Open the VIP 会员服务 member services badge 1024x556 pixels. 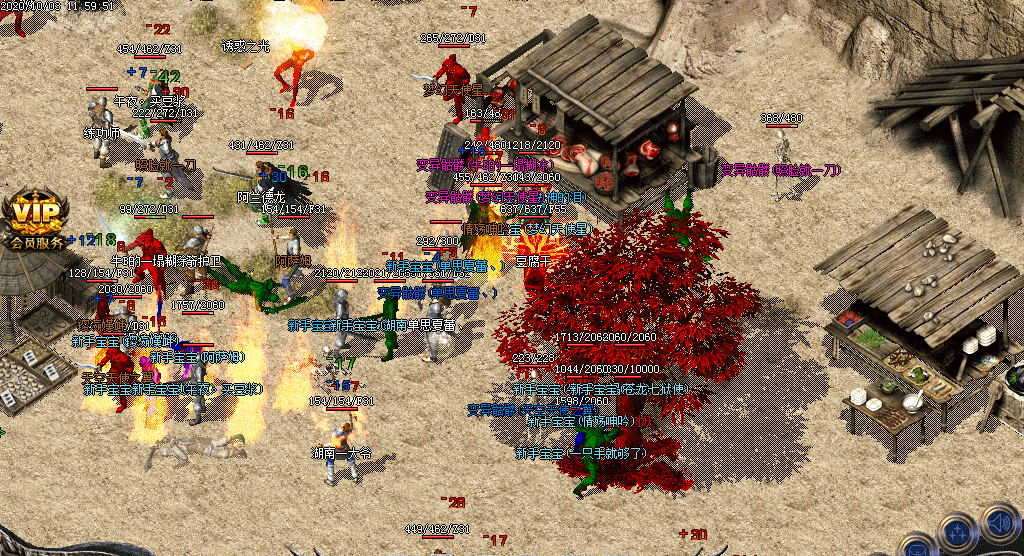34,220
